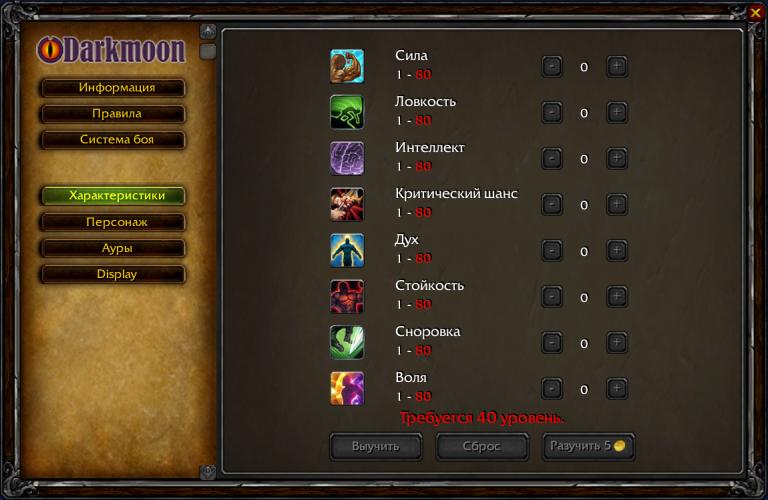
Task: Close the Darkmoon window
Action: 755,12
